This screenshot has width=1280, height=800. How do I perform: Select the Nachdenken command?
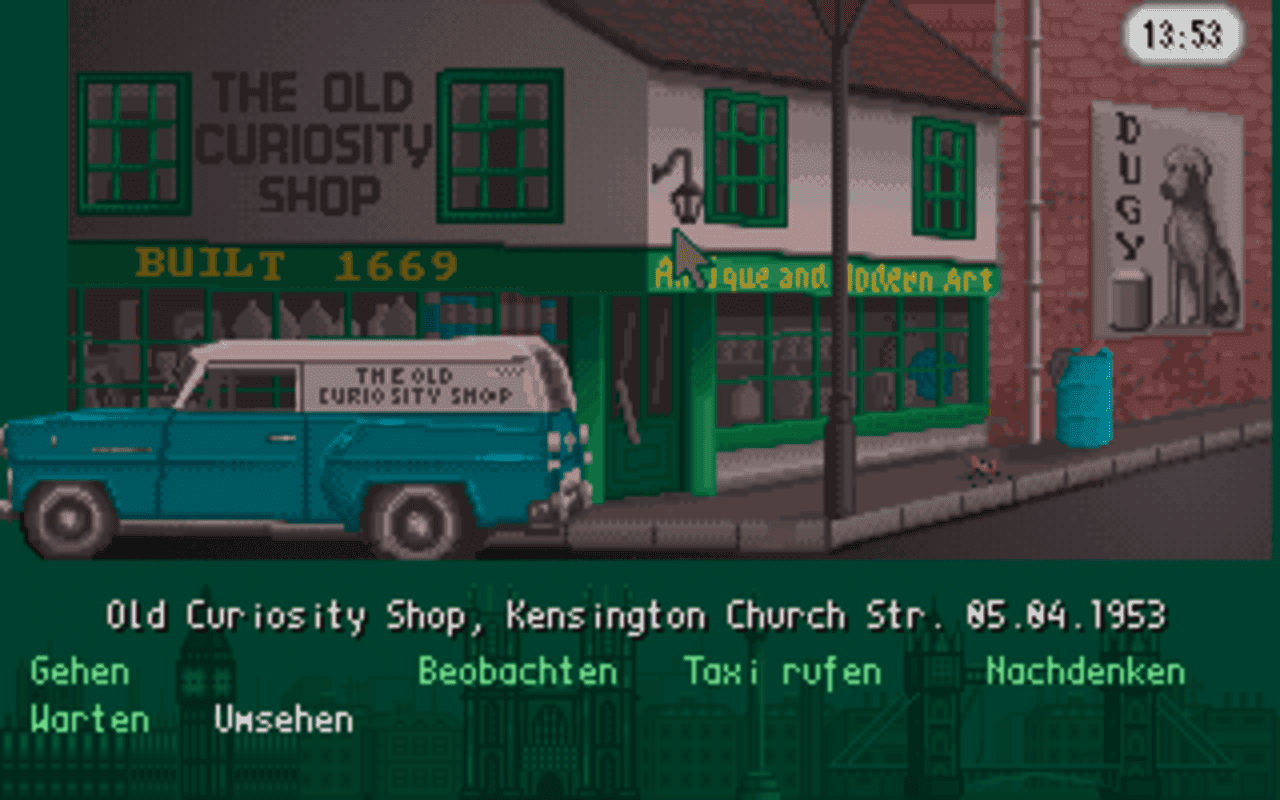pos(1083,671)
